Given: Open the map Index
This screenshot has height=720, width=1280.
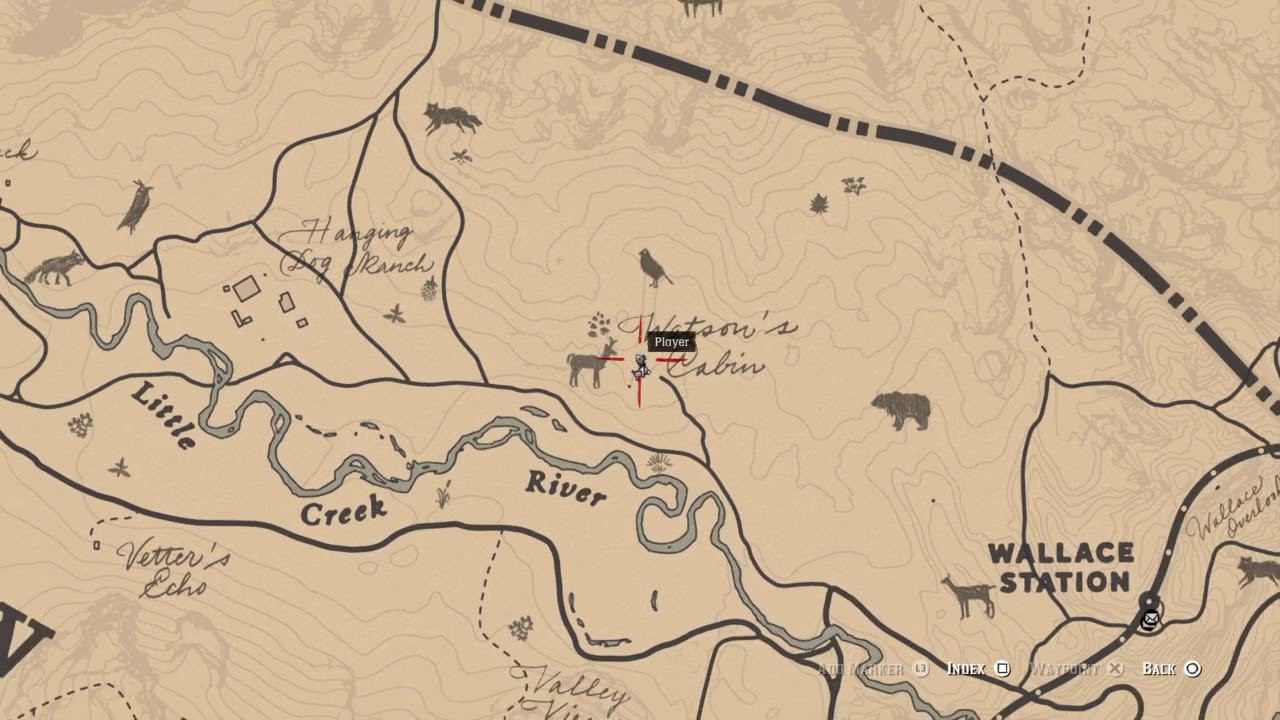Looking at the screenshot, I should tap(1003, 668).
